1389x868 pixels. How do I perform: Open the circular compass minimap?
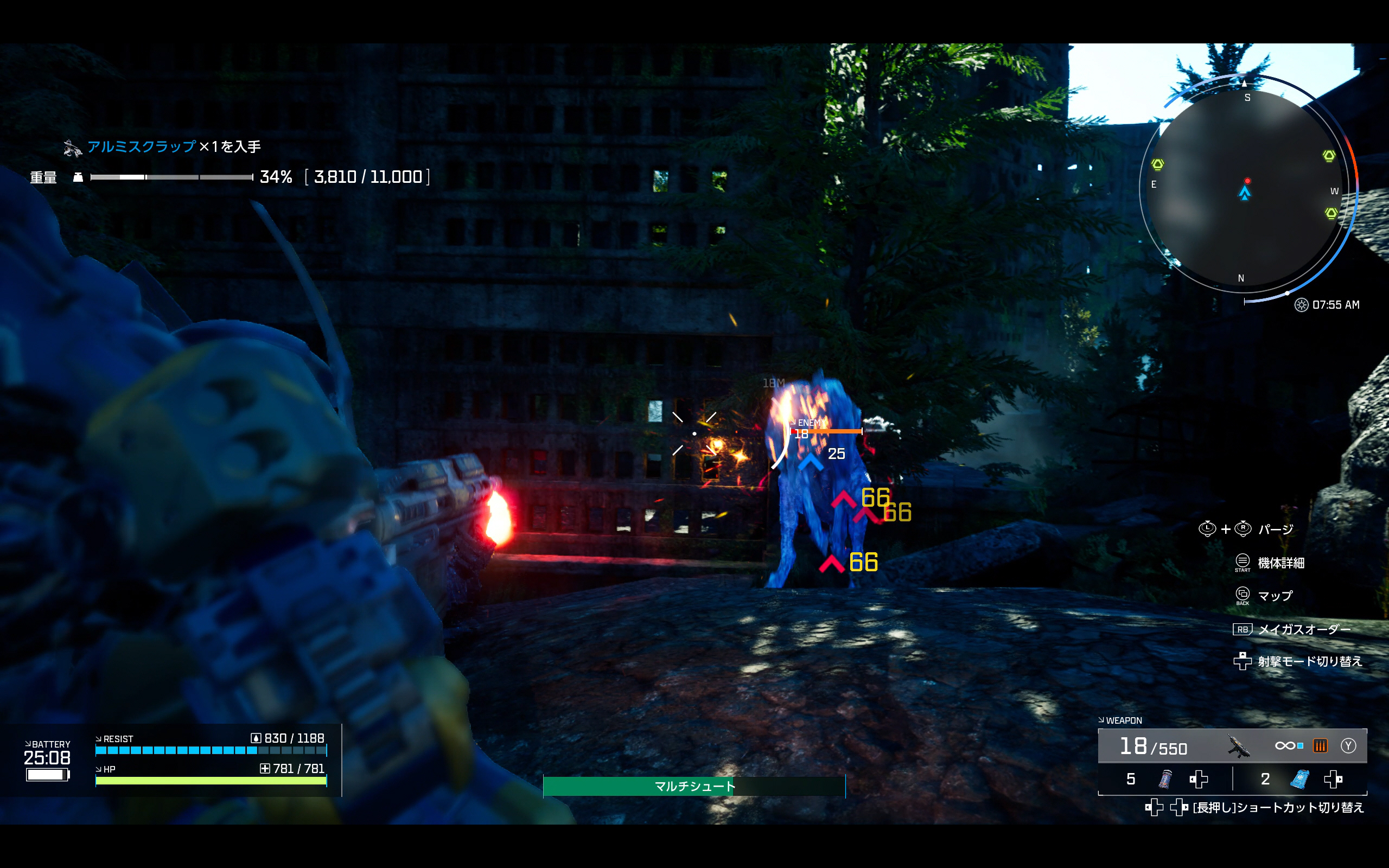[x=1244, y=187]
